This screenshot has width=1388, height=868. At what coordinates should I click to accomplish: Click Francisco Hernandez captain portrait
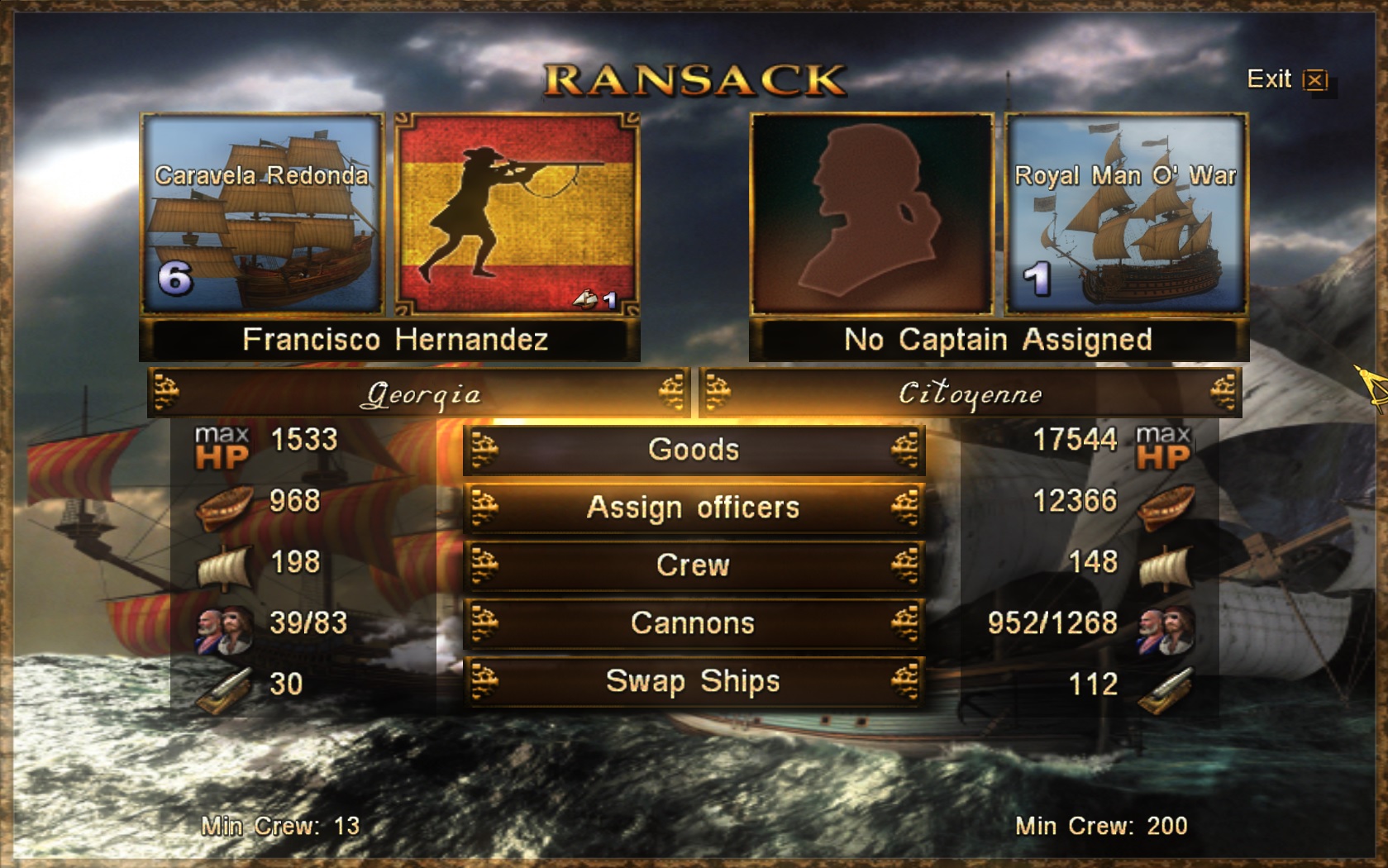(x=517, y=214)
